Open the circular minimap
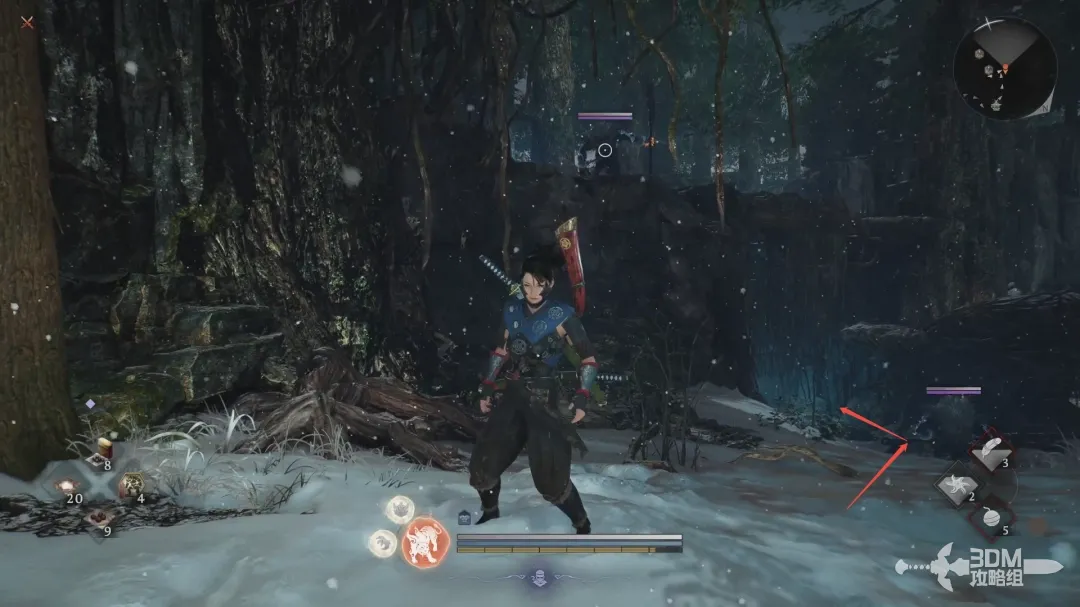This screenshot has height=607, width=1080. [1004, 68]
